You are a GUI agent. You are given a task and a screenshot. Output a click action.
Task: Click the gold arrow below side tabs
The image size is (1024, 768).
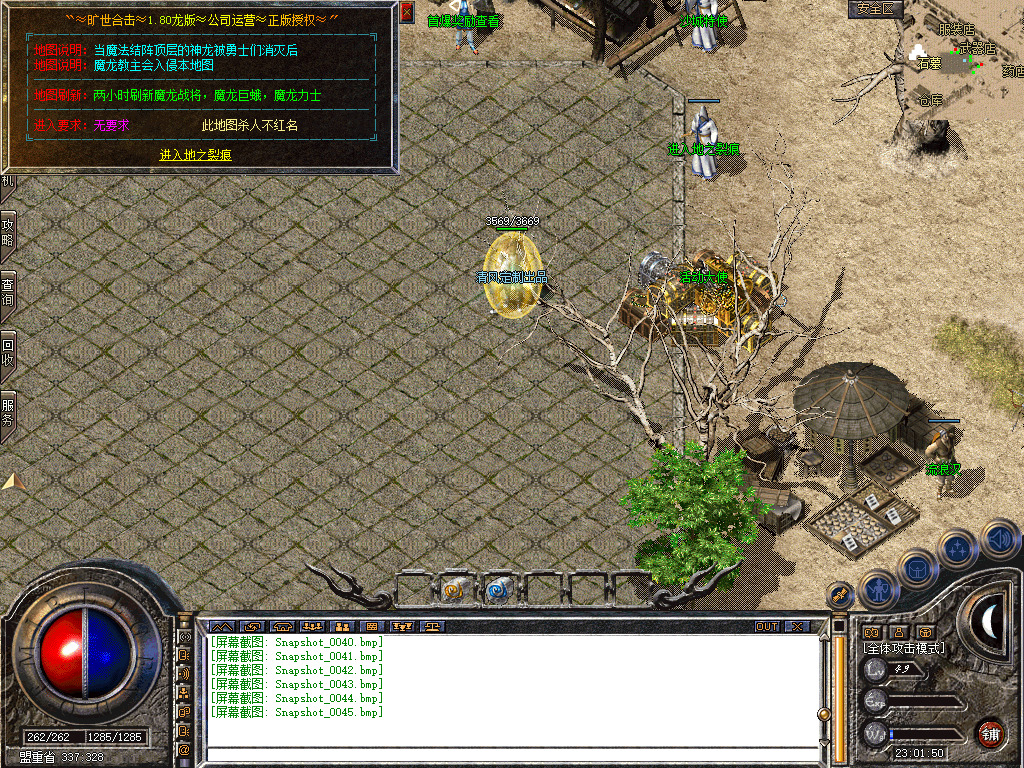(13, 481)
